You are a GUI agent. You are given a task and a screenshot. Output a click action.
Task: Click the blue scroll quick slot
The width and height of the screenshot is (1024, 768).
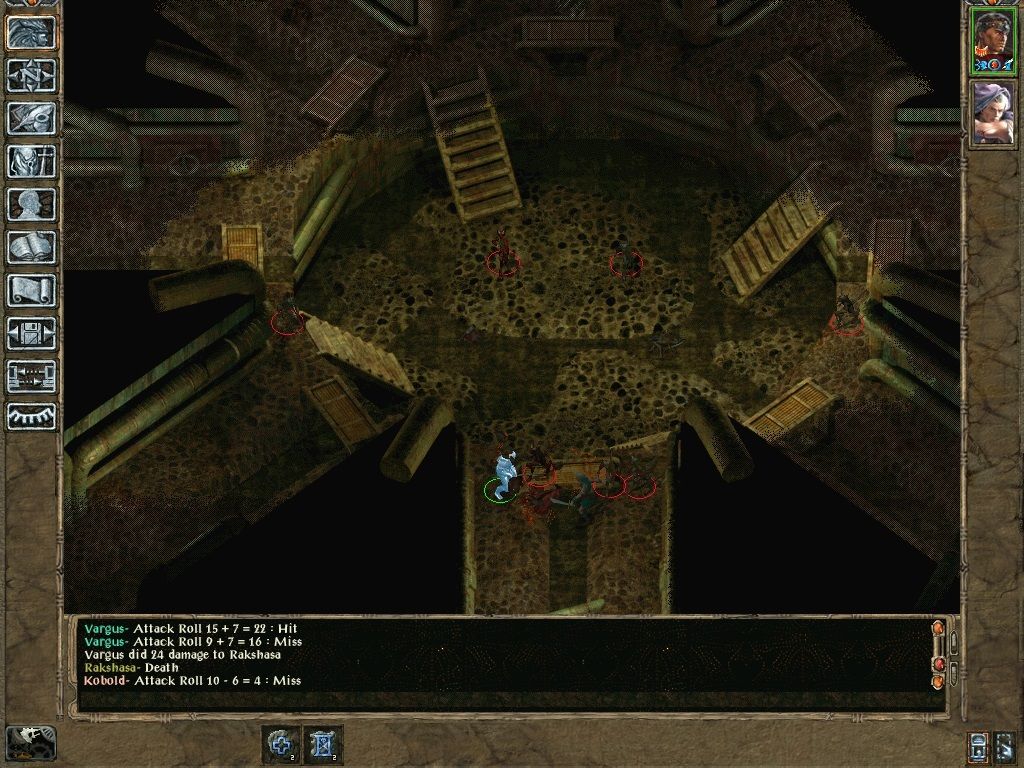323,745
